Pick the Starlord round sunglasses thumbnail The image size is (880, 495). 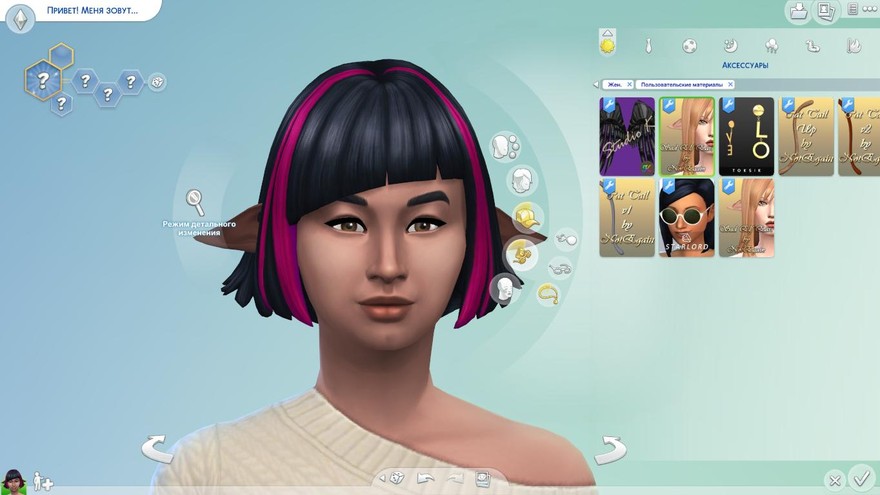(x=686, y=218)
